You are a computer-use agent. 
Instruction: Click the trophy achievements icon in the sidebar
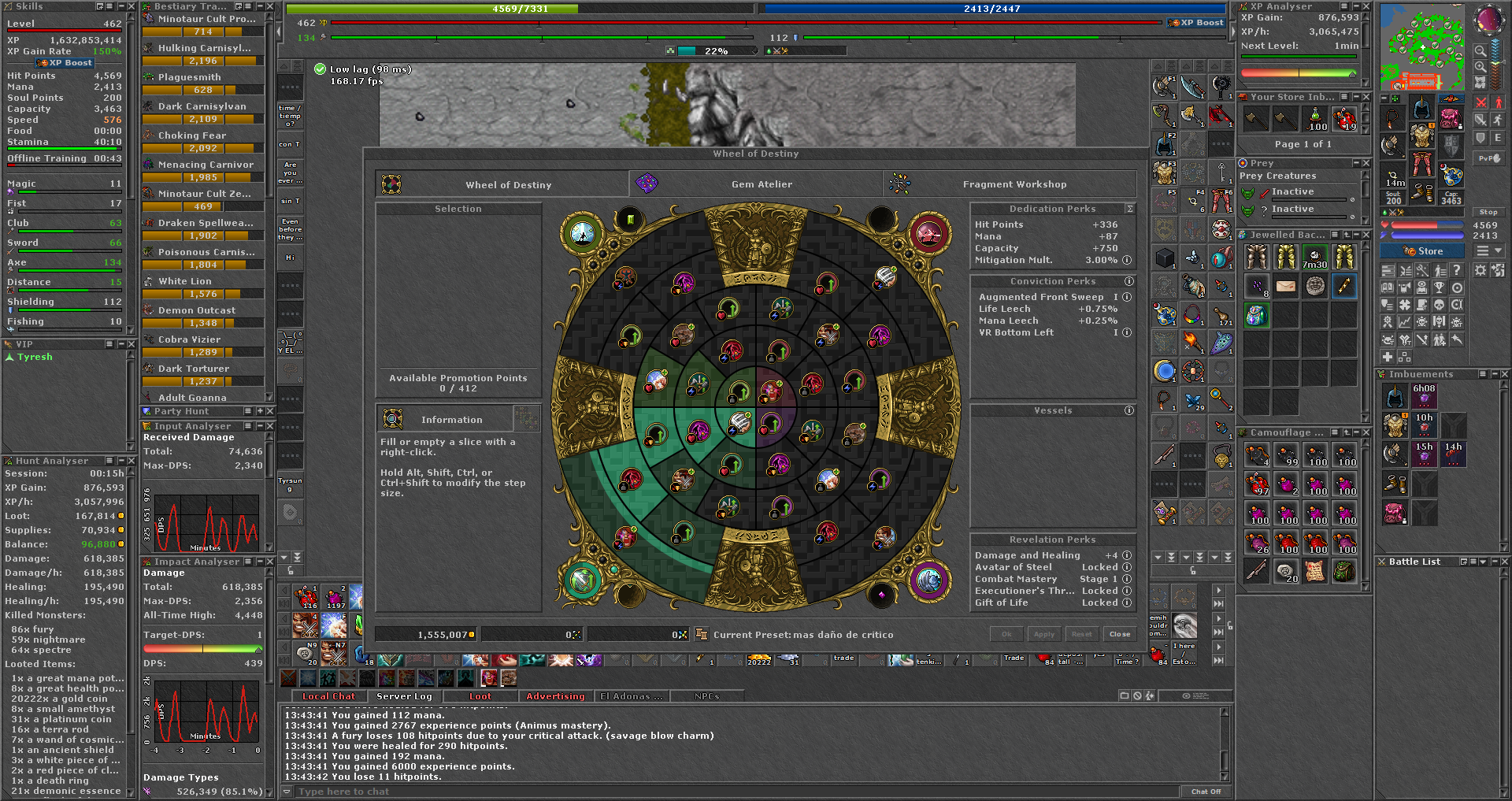point(1439,287)
